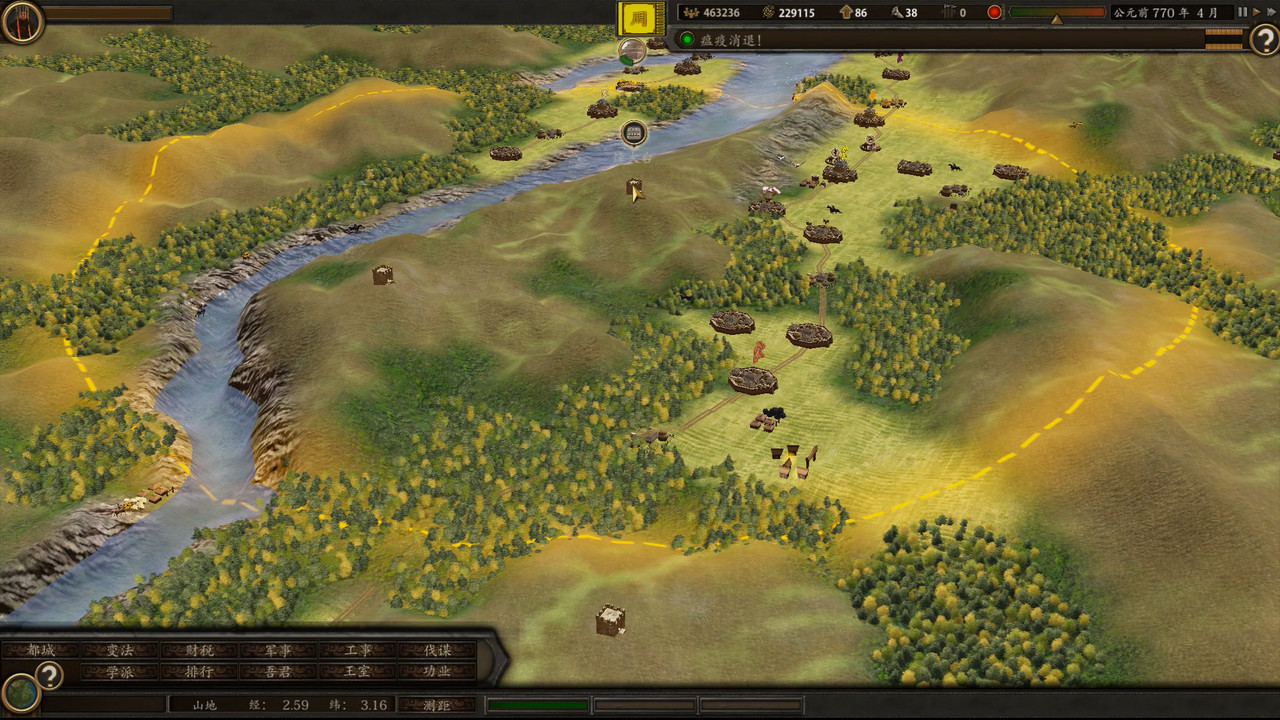Open the 变法 (reform) menu
1280x720 pixels.
120,650
